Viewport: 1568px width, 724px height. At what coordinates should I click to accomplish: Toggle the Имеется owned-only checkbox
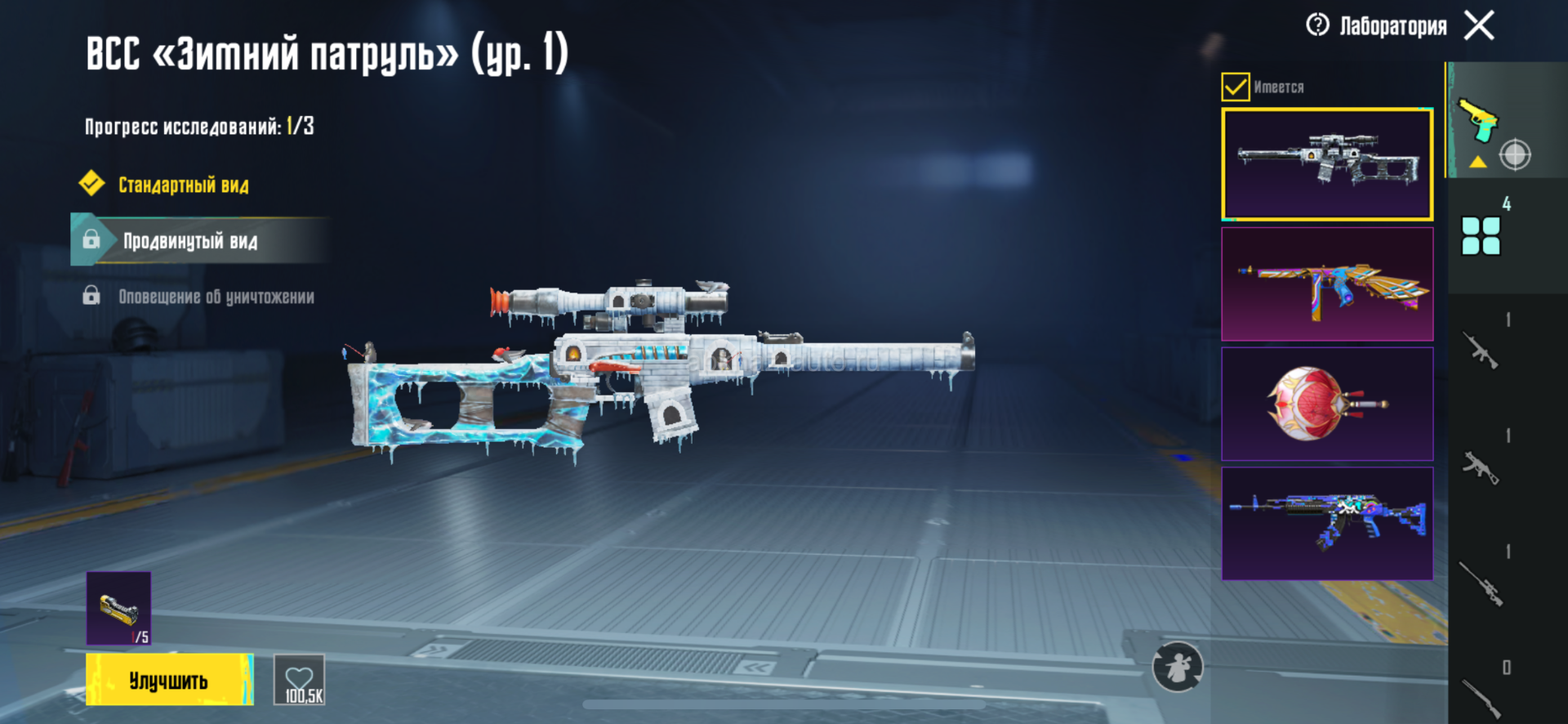pos(1235,87)
